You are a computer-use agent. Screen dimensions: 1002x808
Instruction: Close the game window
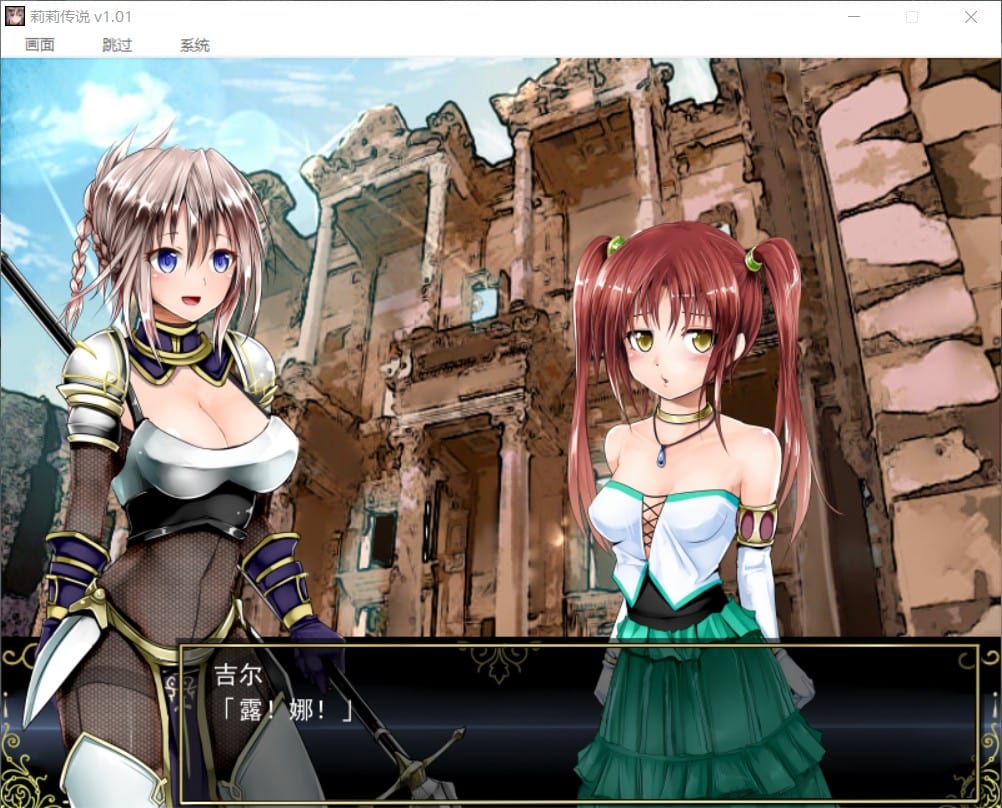(x=970, y=17)
